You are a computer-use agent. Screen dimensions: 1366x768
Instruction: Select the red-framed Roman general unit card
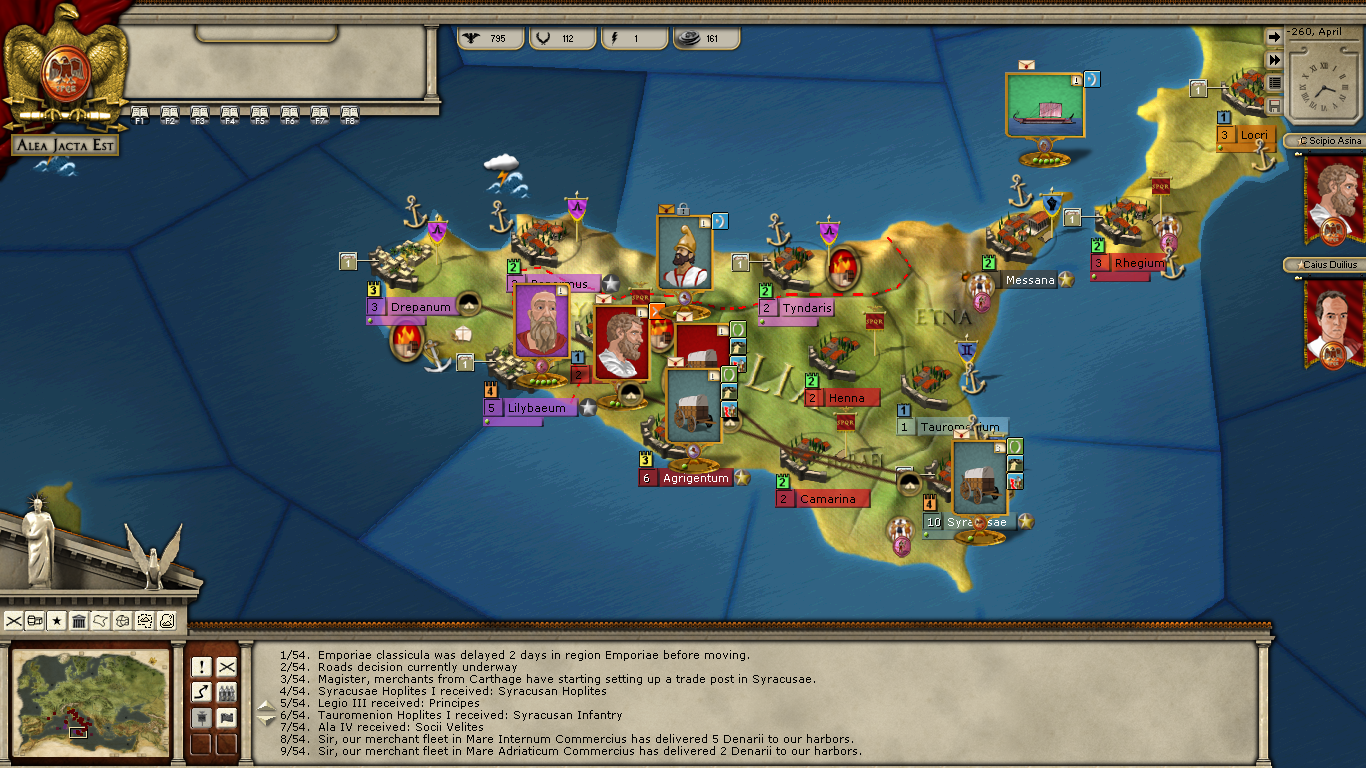tap(622, 344)
